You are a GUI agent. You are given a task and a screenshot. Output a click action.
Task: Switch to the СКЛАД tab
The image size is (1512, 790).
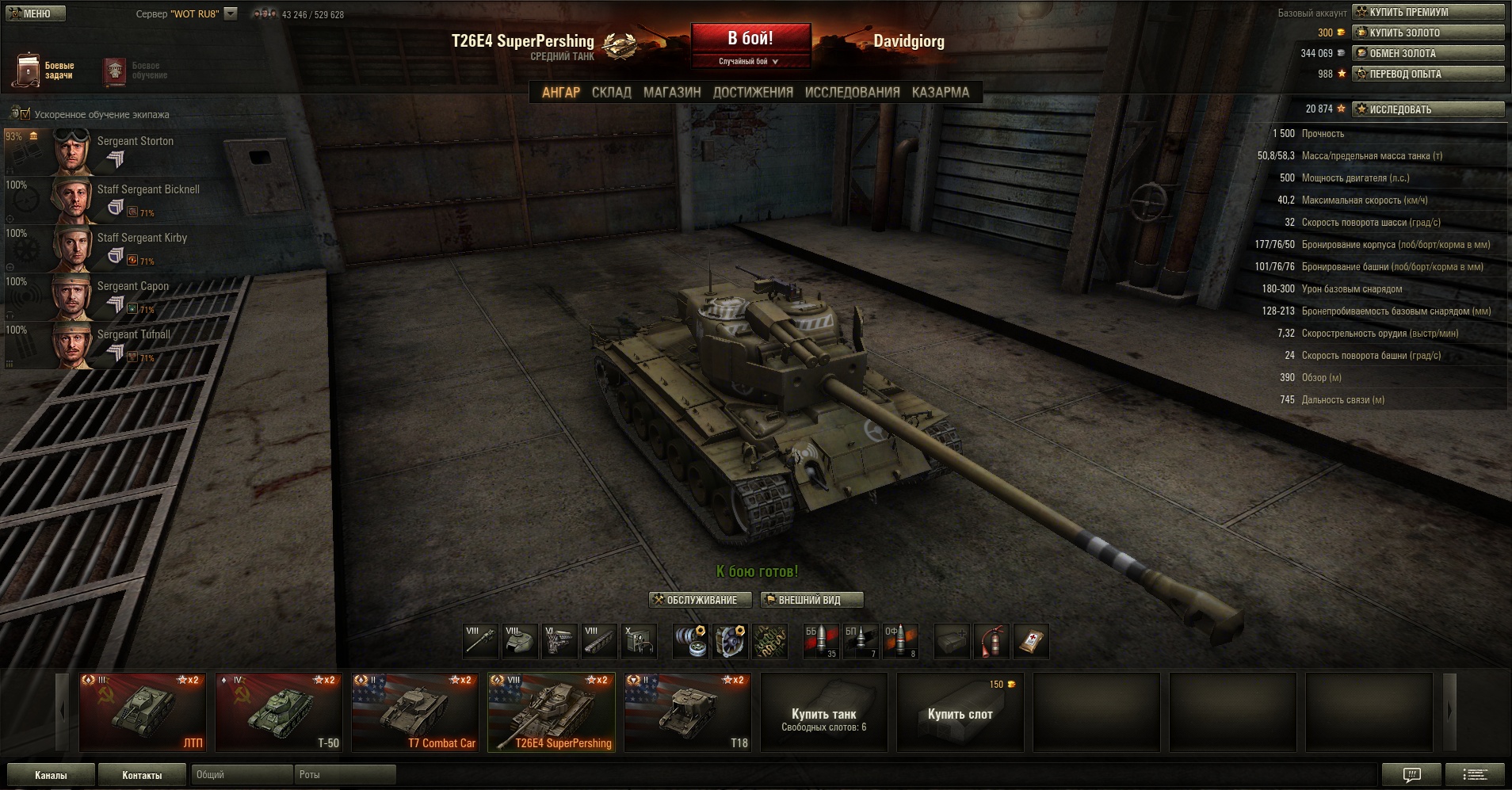point(611,93)
